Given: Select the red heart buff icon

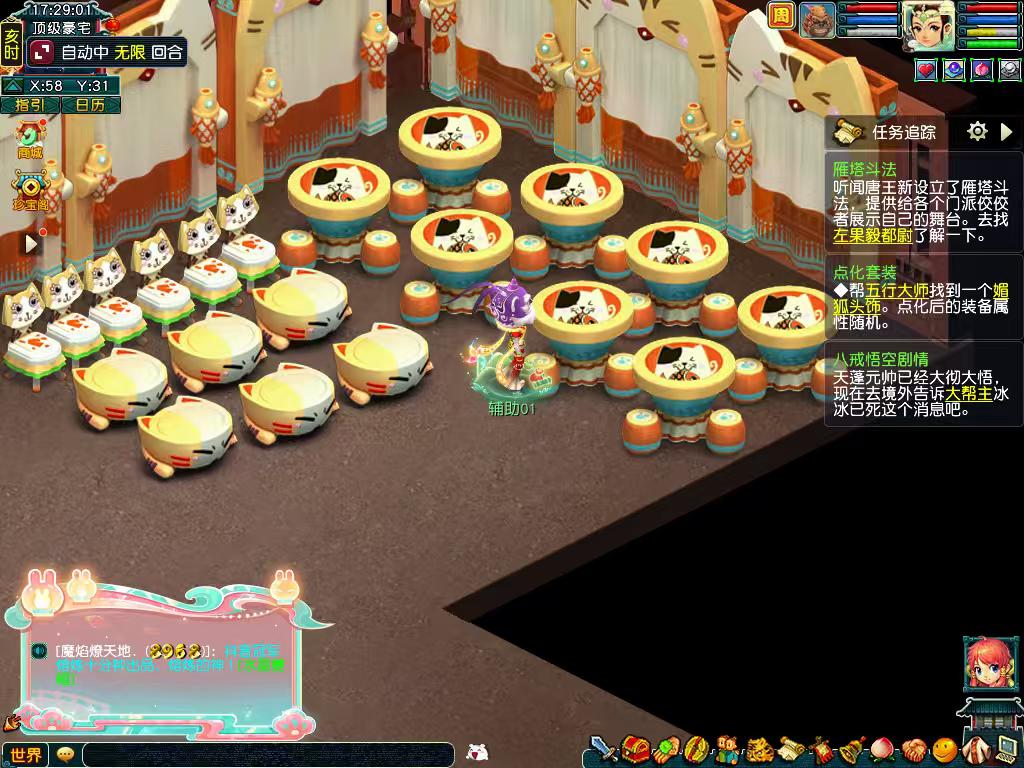Looking at the screenshot, I should click(x=925, y=69).
